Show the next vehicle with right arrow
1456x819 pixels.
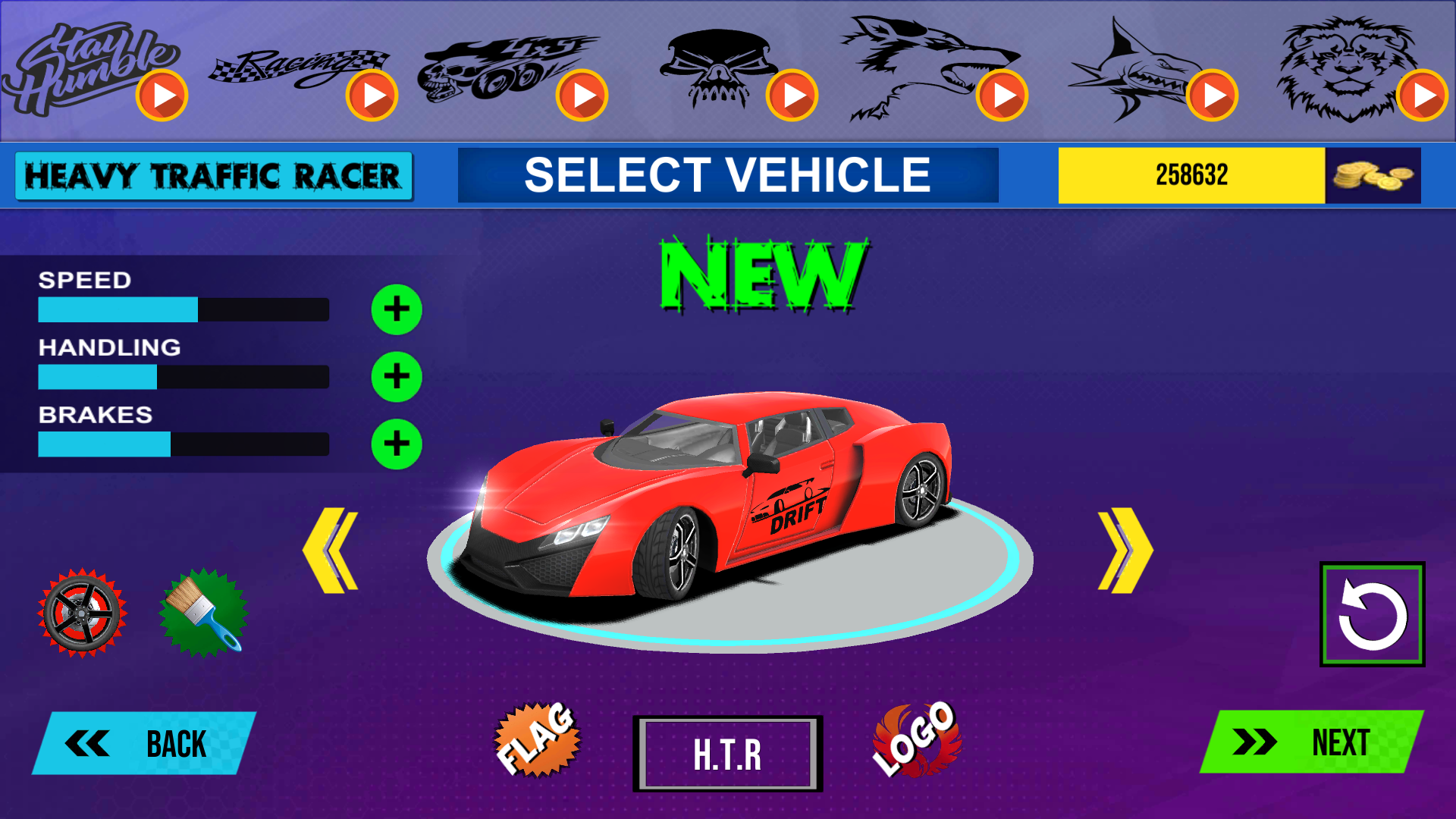(1125, 551)
